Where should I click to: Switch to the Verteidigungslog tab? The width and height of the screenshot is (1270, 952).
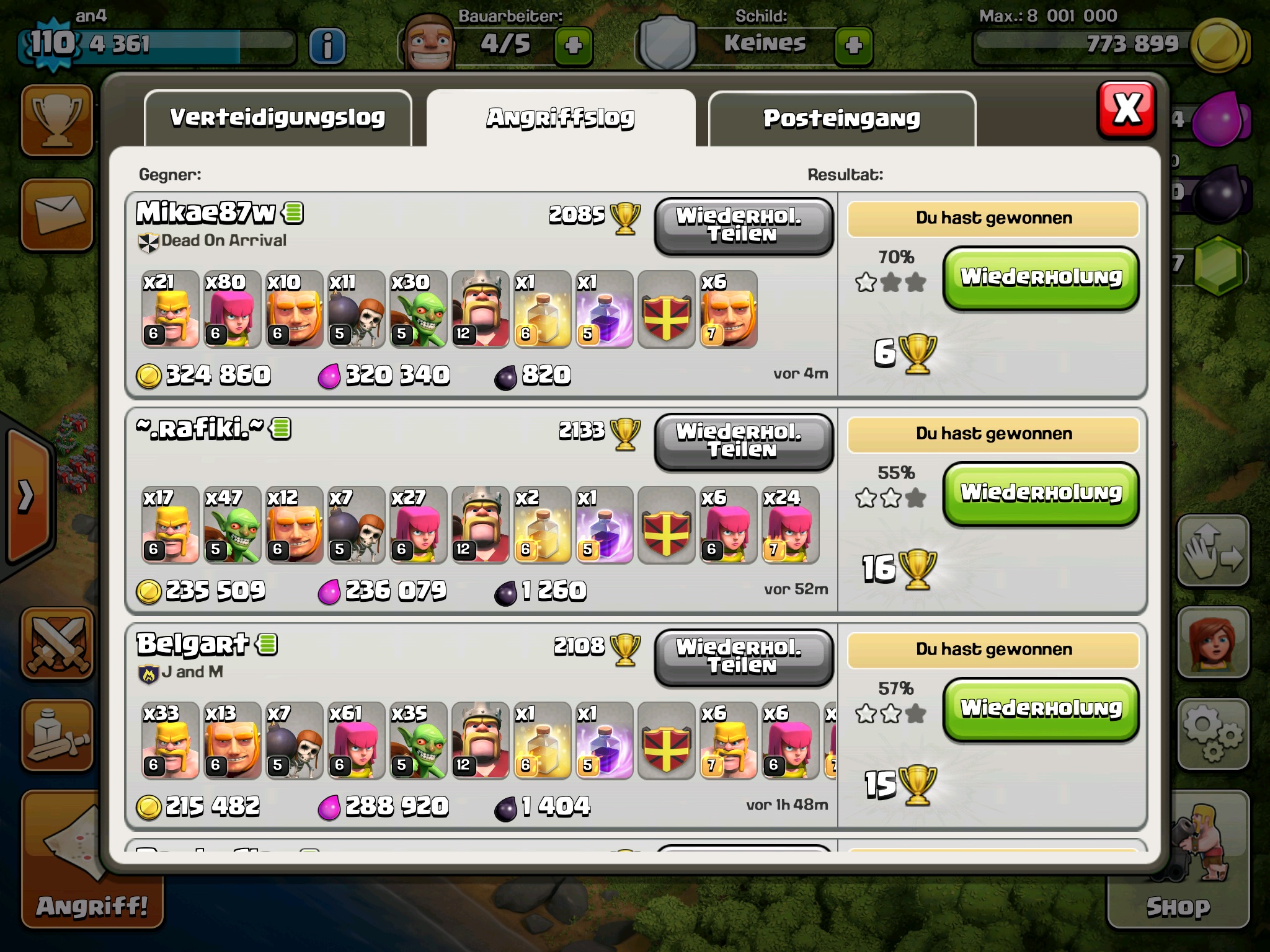point(278,118)
